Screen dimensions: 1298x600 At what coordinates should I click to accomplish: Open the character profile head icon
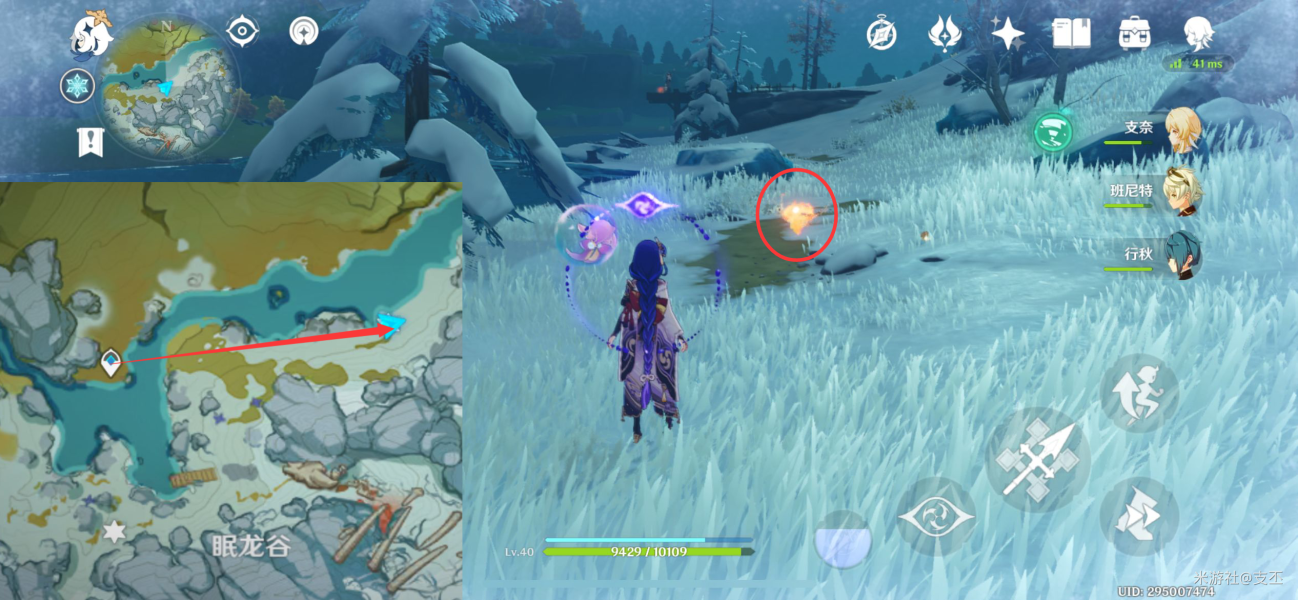click(1197, 34)
